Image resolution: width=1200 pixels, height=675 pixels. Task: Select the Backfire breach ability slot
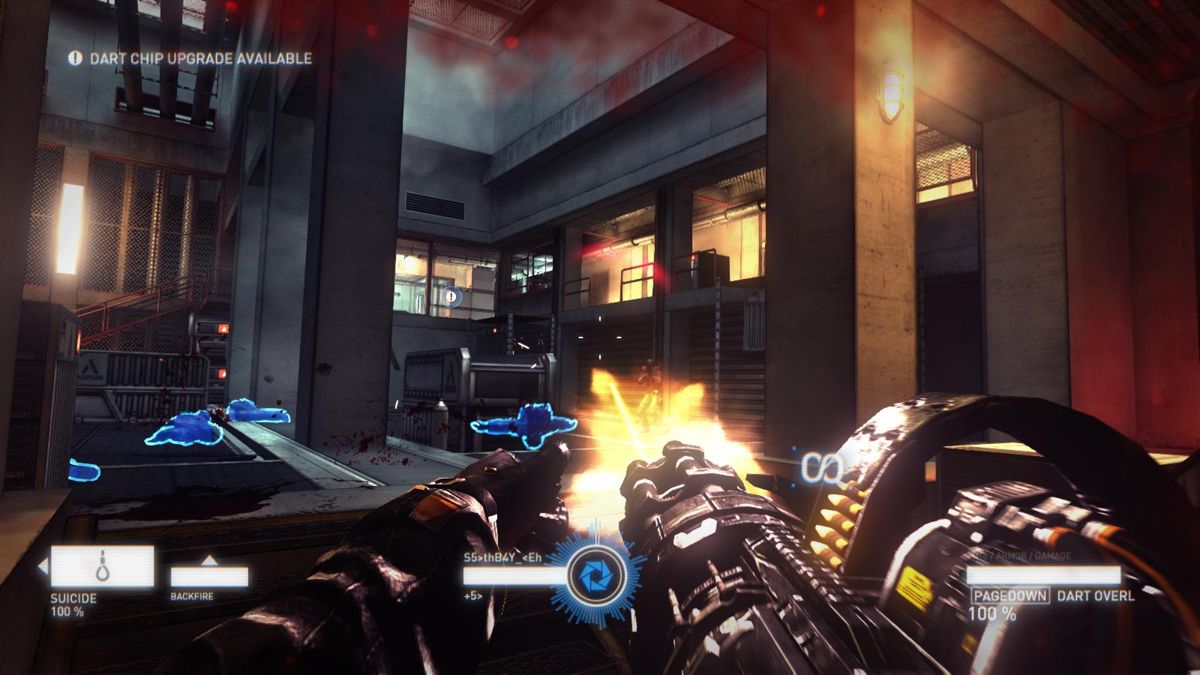coord(209,576)
